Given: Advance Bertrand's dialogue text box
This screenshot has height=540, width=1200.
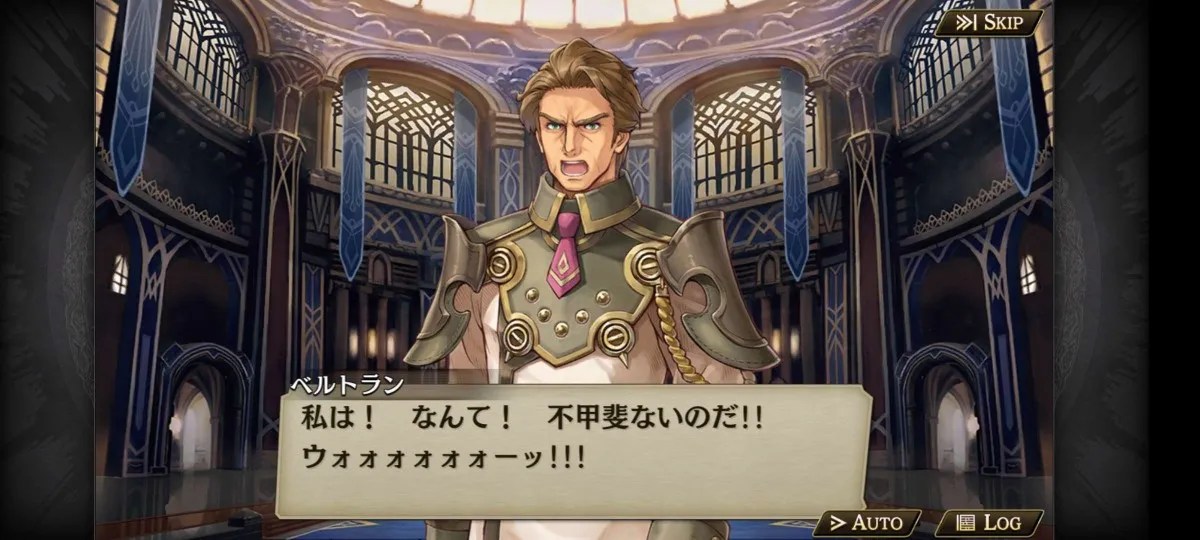Looking at the screenshot, I should click(x=570, y=450).
